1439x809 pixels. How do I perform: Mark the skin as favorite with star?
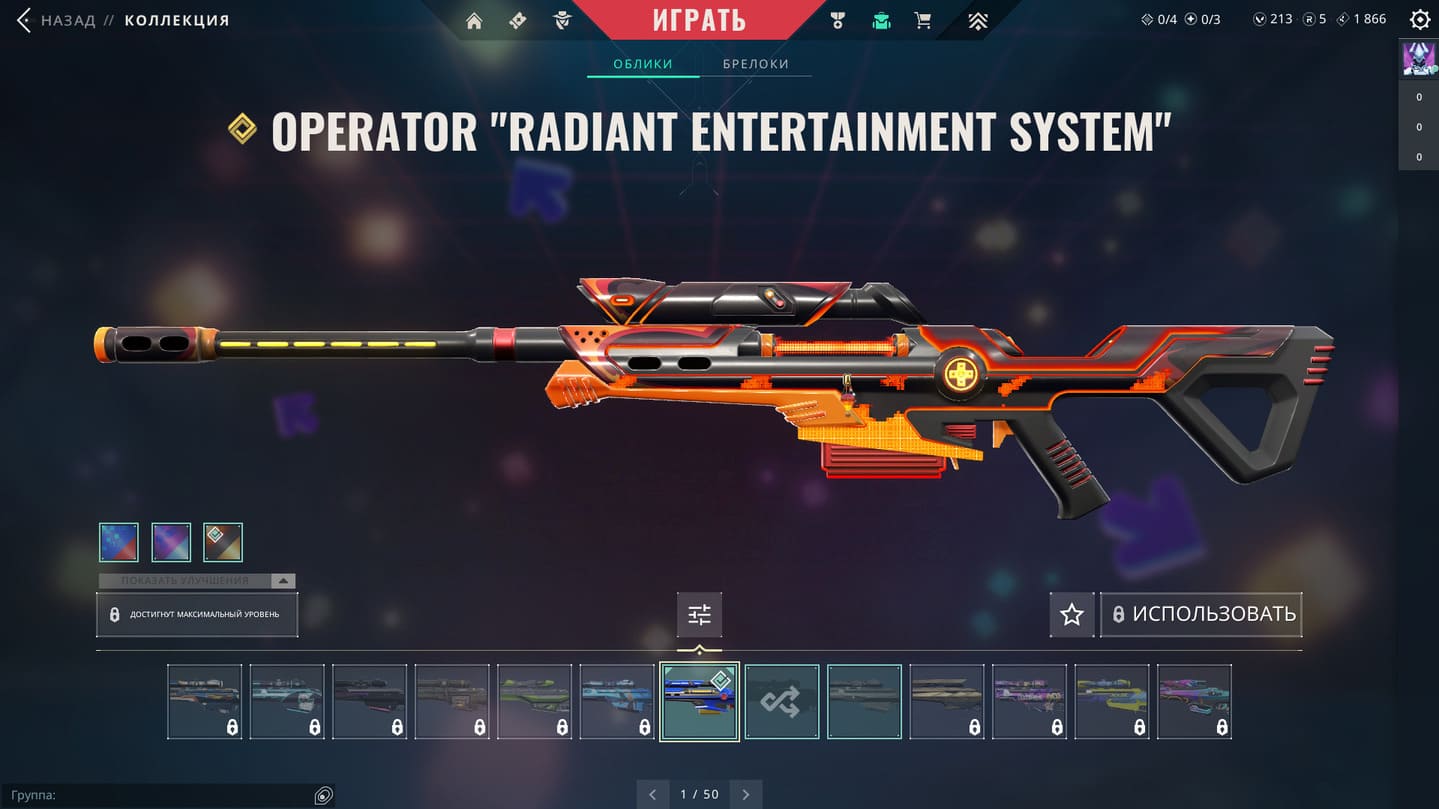click(1071, 614)
